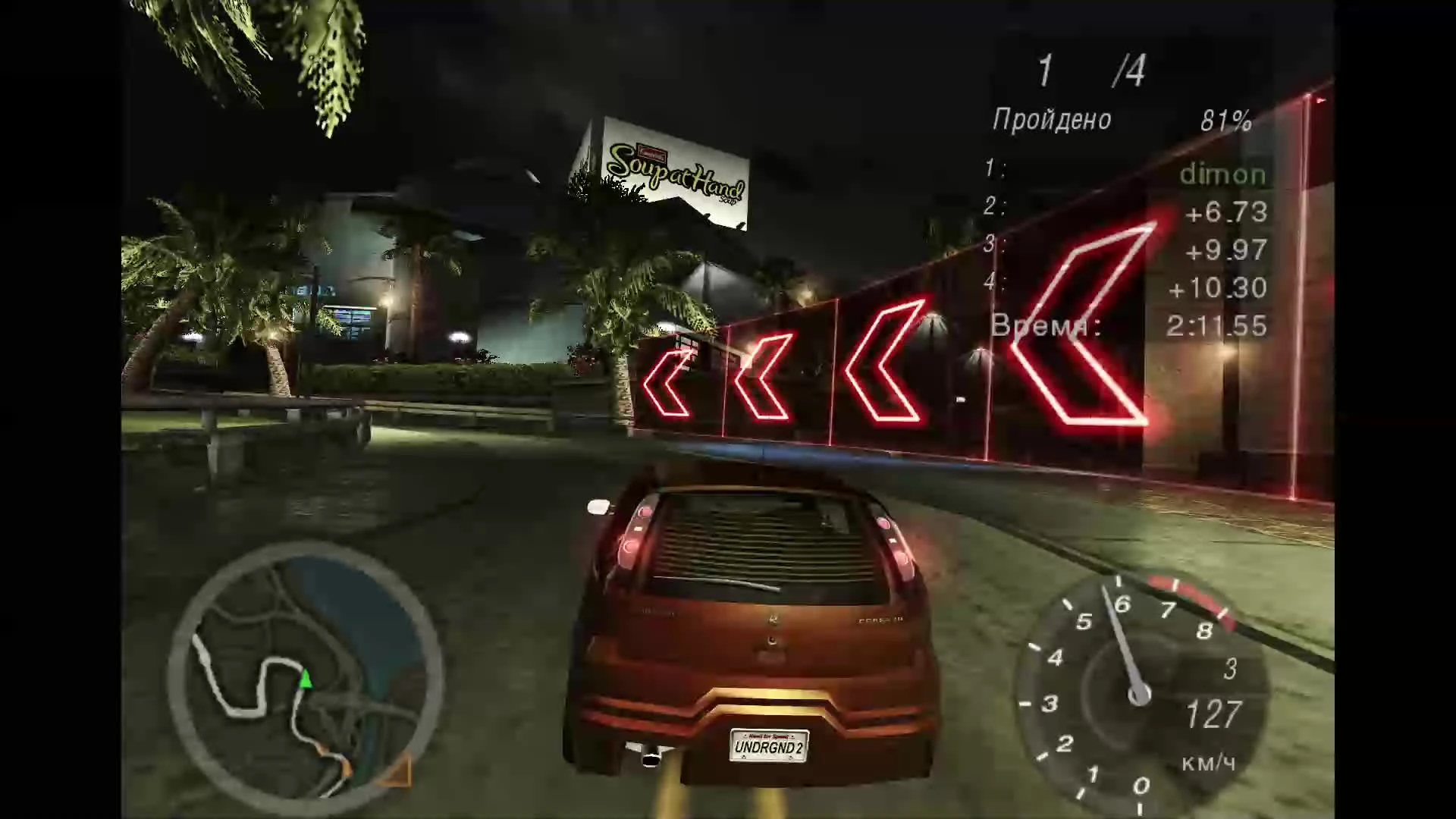Expand the racer standings list

[x=1130, y=227]
